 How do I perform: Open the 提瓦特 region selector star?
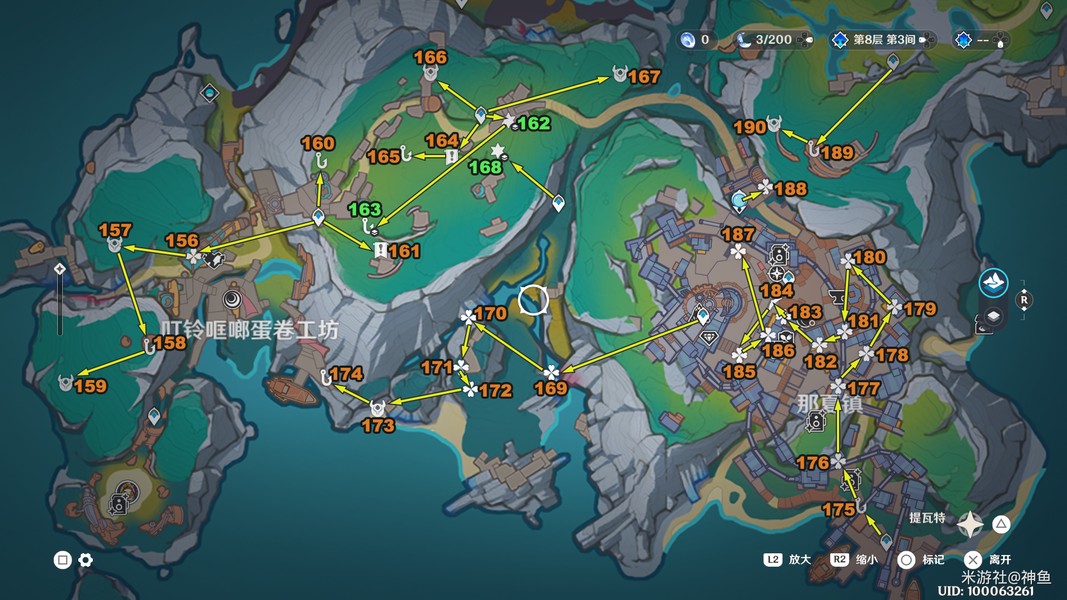click(x=970, y=524)
